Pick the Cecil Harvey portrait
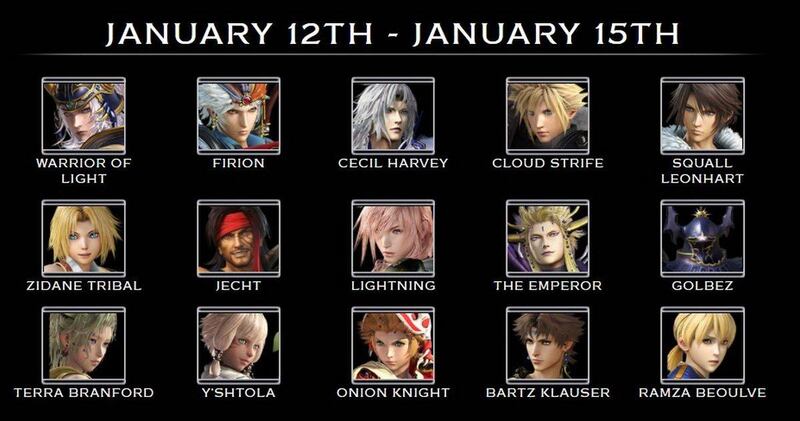Image resolution: width=800 pixels, height=421 pixels. coord(393,116)
